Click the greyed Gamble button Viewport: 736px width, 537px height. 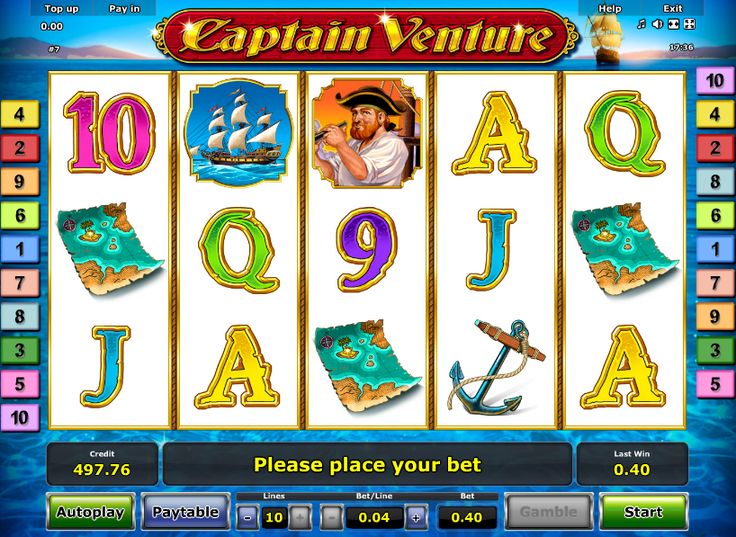point(548,512)
